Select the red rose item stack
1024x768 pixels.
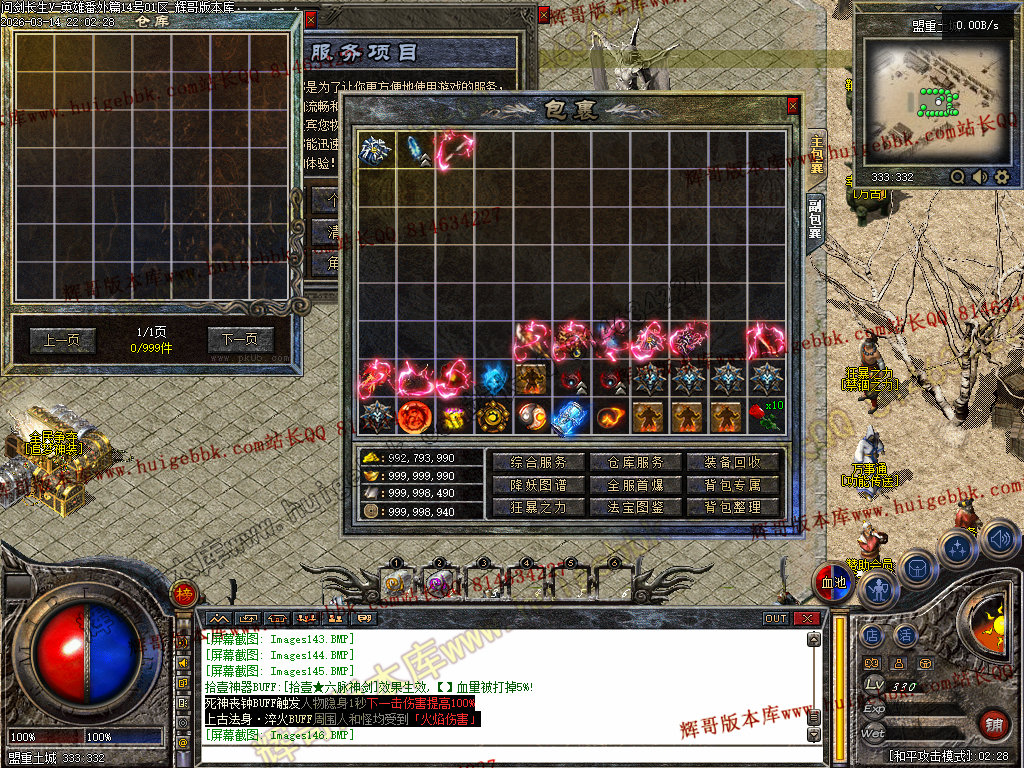(765, 416)
